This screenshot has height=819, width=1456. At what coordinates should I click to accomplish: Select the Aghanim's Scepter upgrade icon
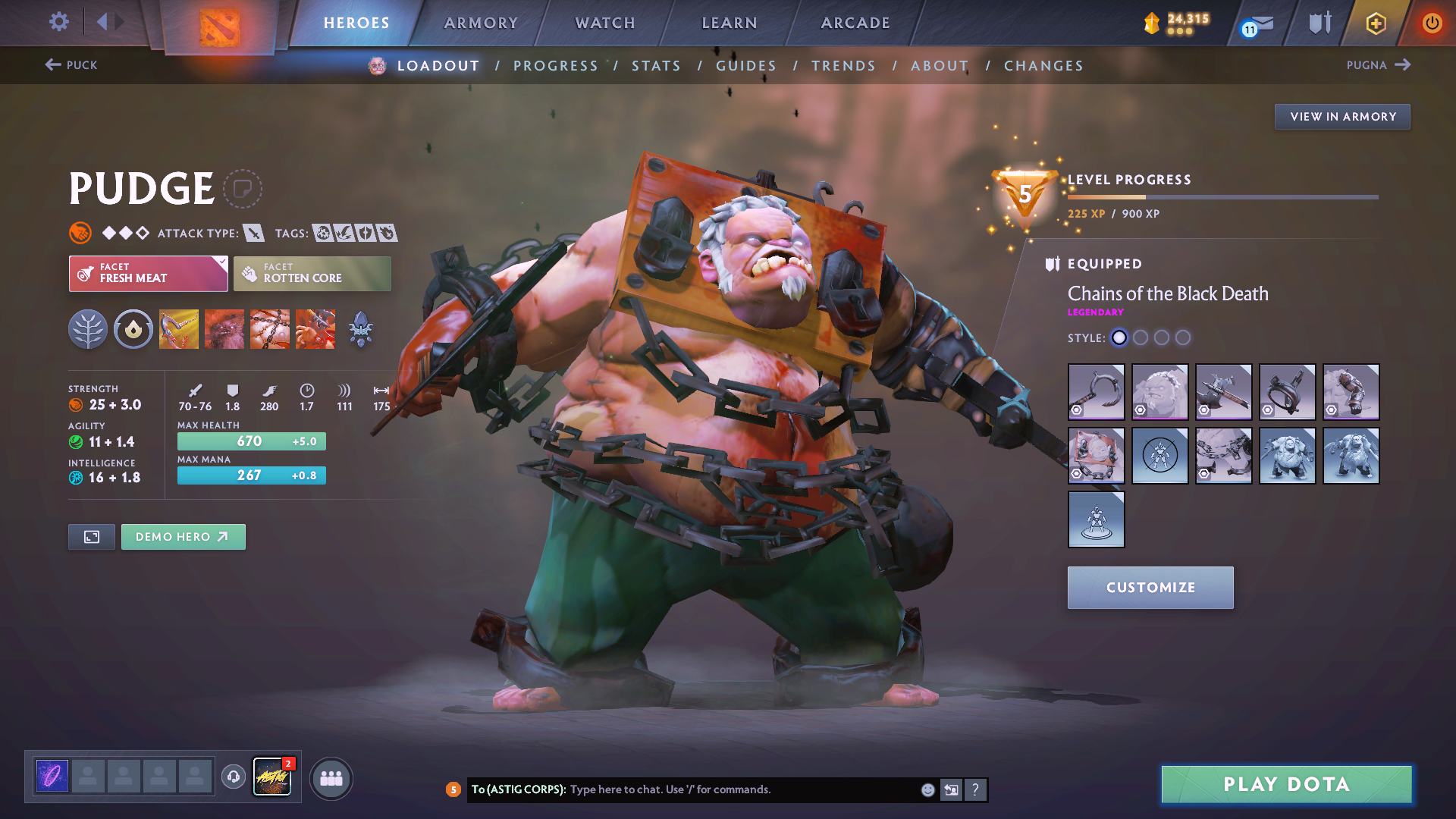coord(359,328)
